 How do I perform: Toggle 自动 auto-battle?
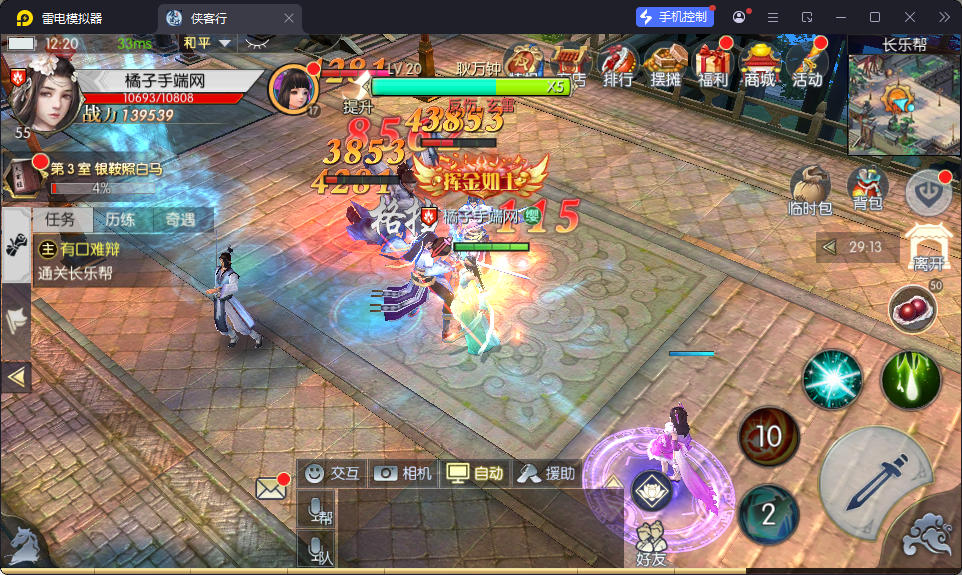tap(476, 473)
